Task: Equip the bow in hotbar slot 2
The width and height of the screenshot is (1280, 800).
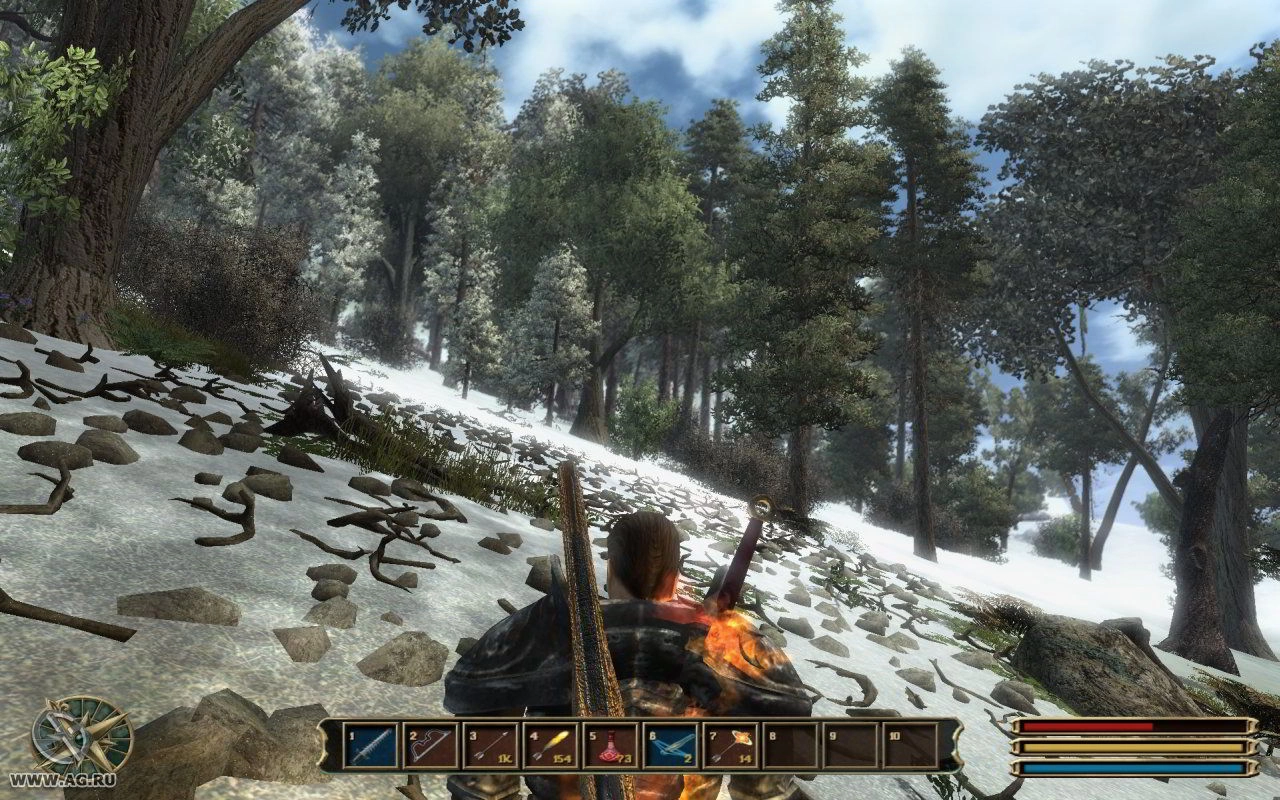Action: click(x=431, y=746)
